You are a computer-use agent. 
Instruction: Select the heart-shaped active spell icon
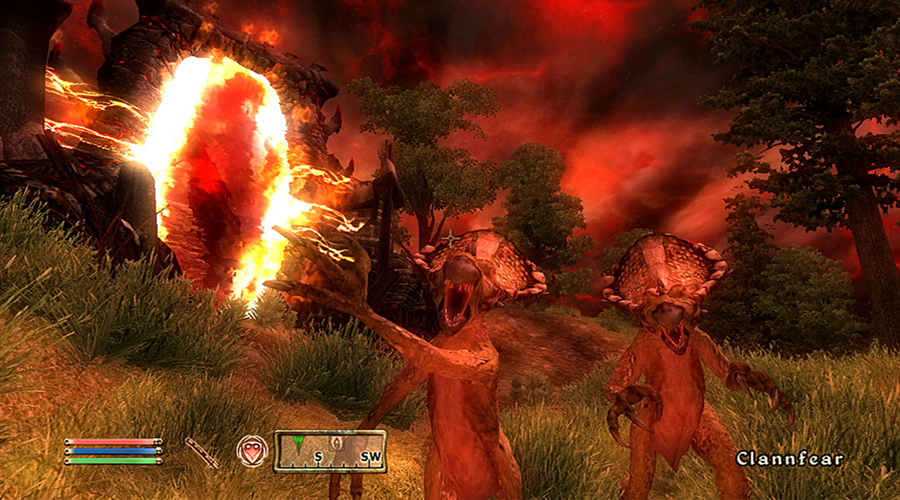point(252,451)
